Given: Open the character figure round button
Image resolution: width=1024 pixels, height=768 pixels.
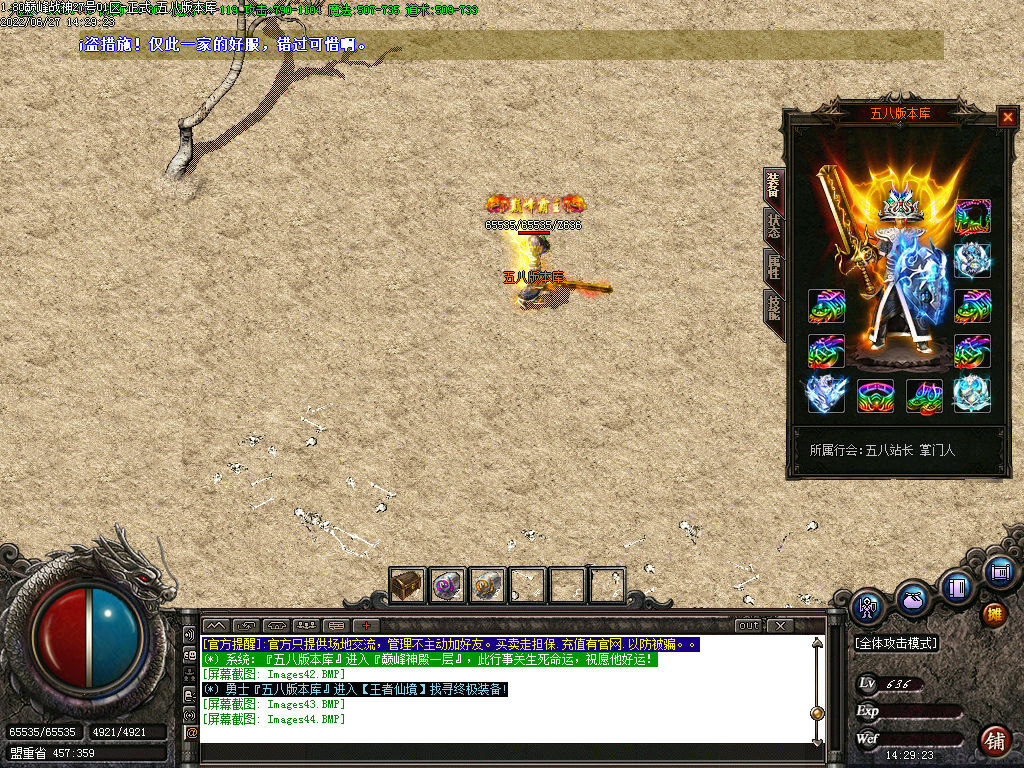Looking at the screenshot, I should pyautogui.click(x=867, y=607).
